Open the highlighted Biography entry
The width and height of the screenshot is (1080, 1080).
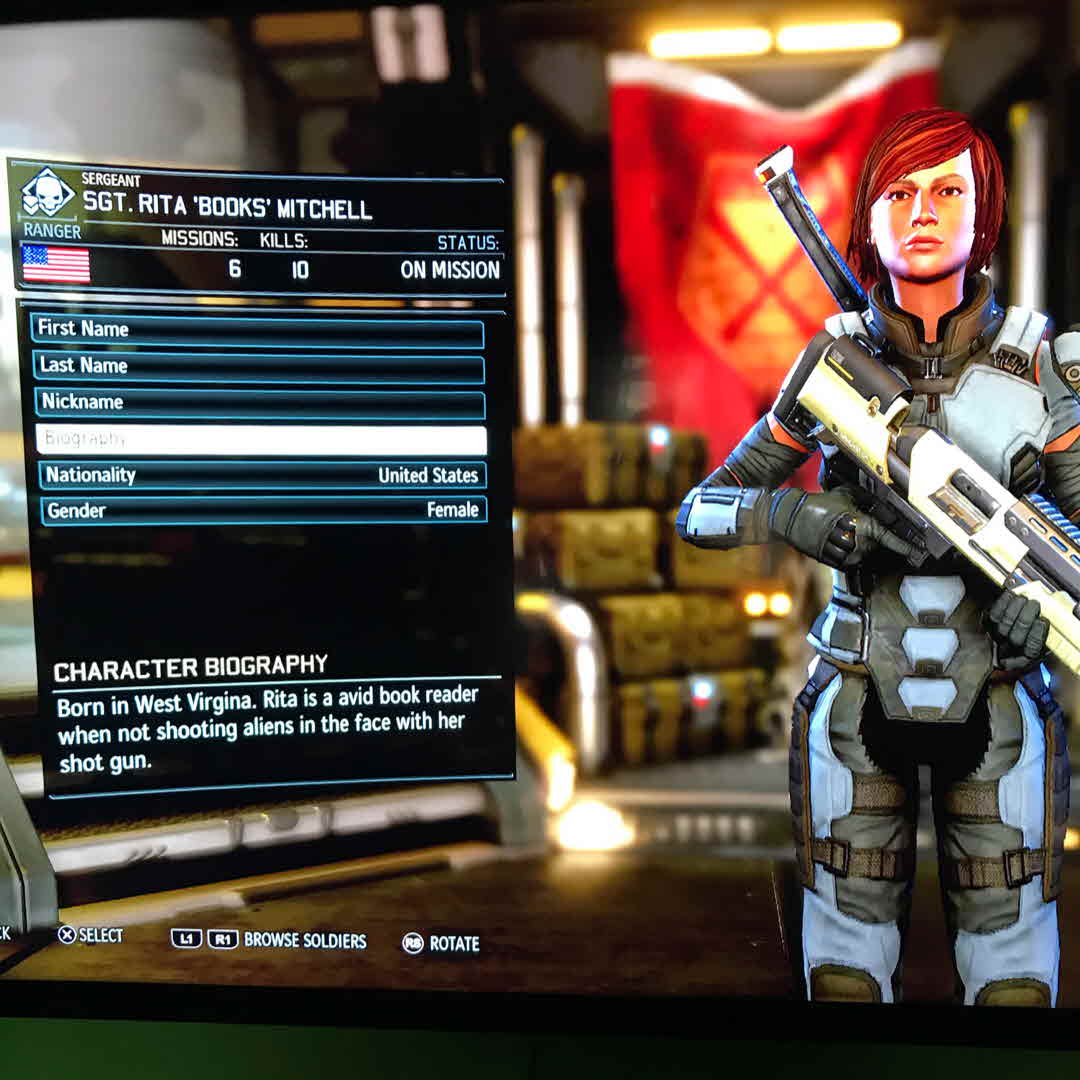coord(261,440)
